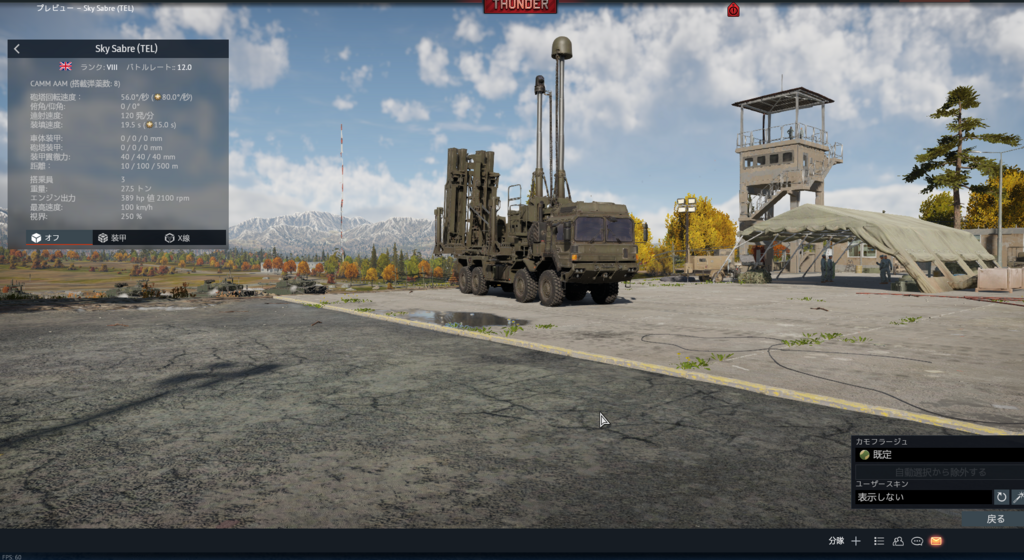Open the list icon in bottom bar
The image size is (1024, 560).
tap(878, 541)
